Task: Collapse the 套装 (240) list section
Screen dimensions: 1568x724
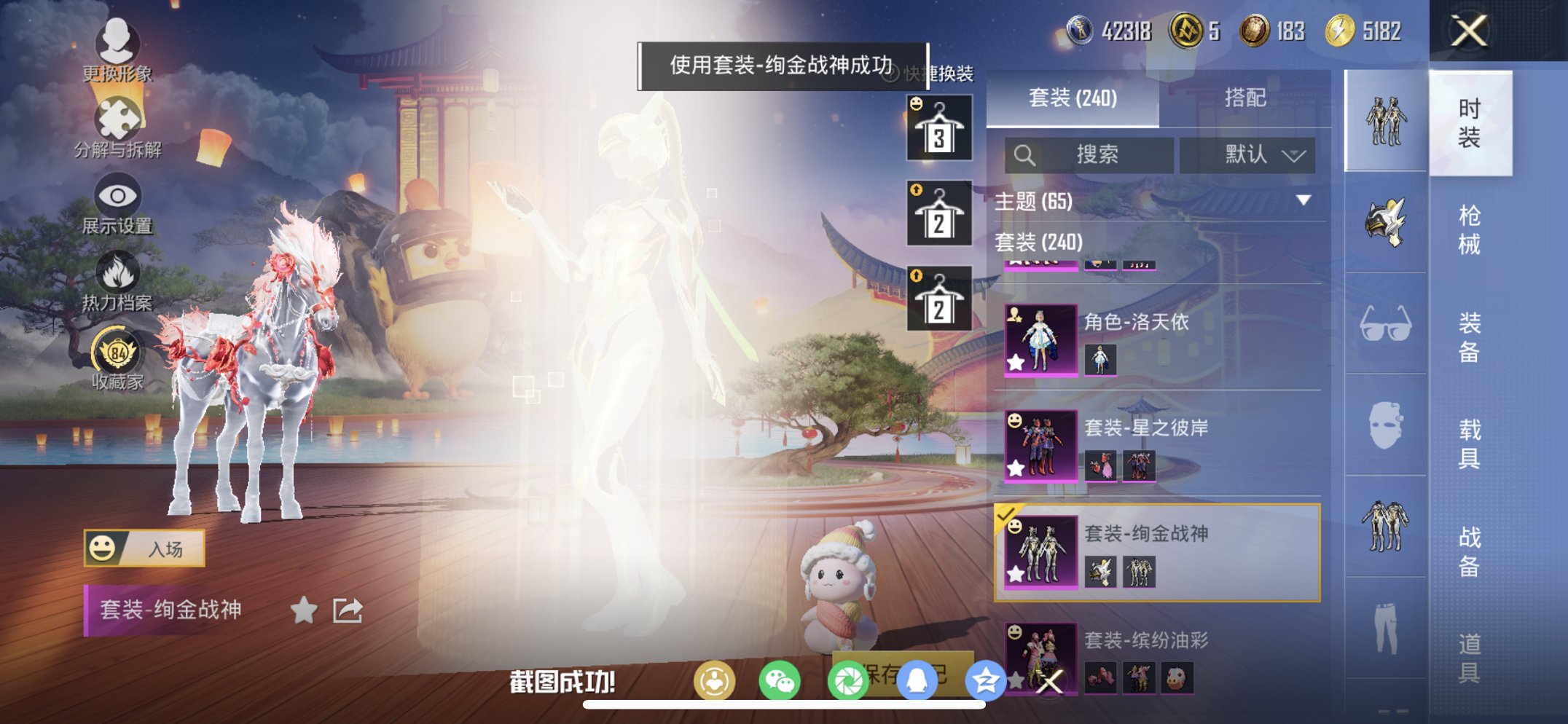Action: click(x=1038, y=243)
